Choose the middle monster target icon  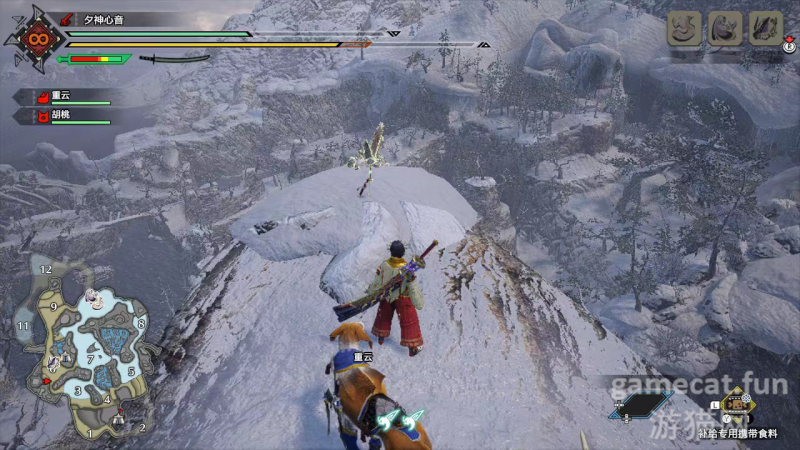pyautogui.click(x=724, y=28)
